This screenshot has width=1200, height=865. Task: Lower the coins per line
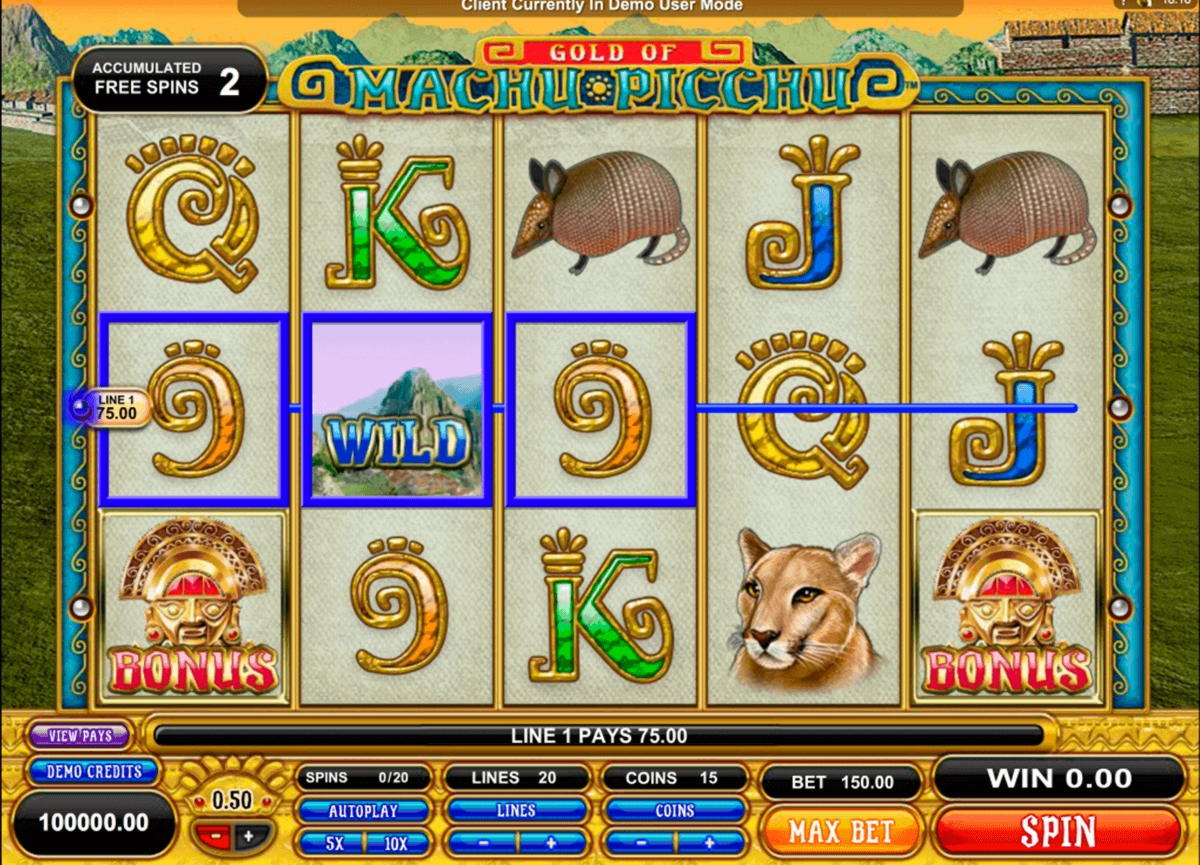tap(639, 843)
